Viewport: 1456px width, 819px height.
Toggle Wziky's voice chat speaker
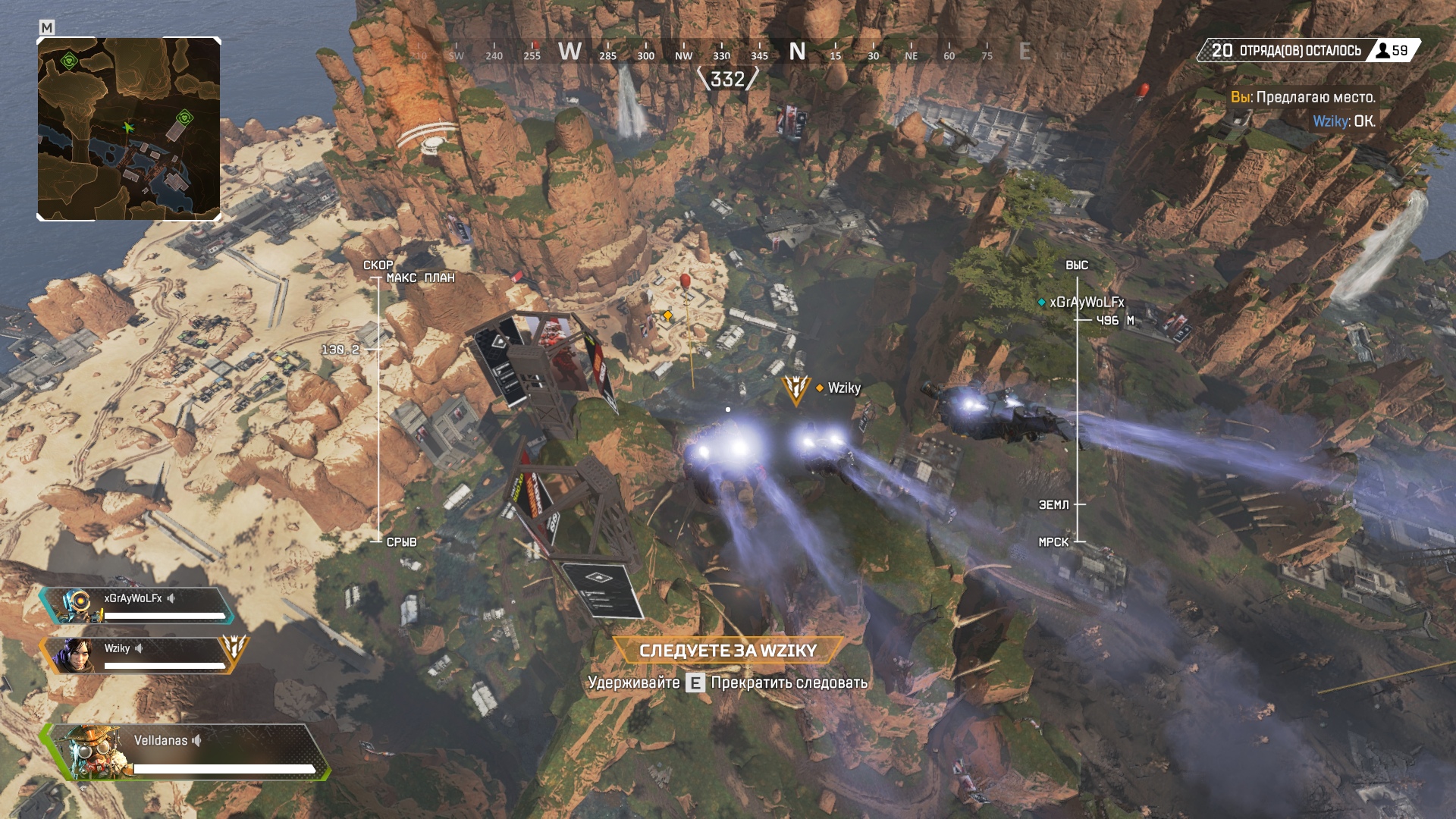(140, 648)
